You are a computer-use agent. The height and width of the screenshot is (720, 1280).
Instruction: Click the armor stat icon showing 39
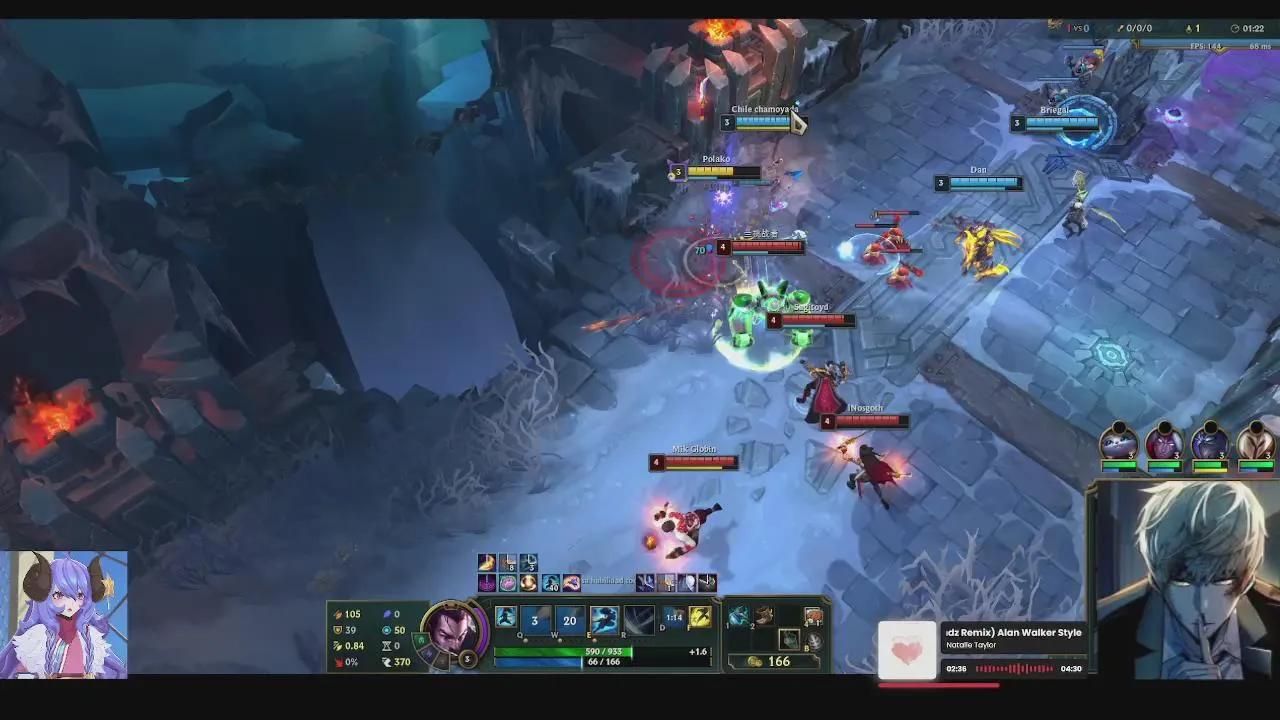point(338,630)
